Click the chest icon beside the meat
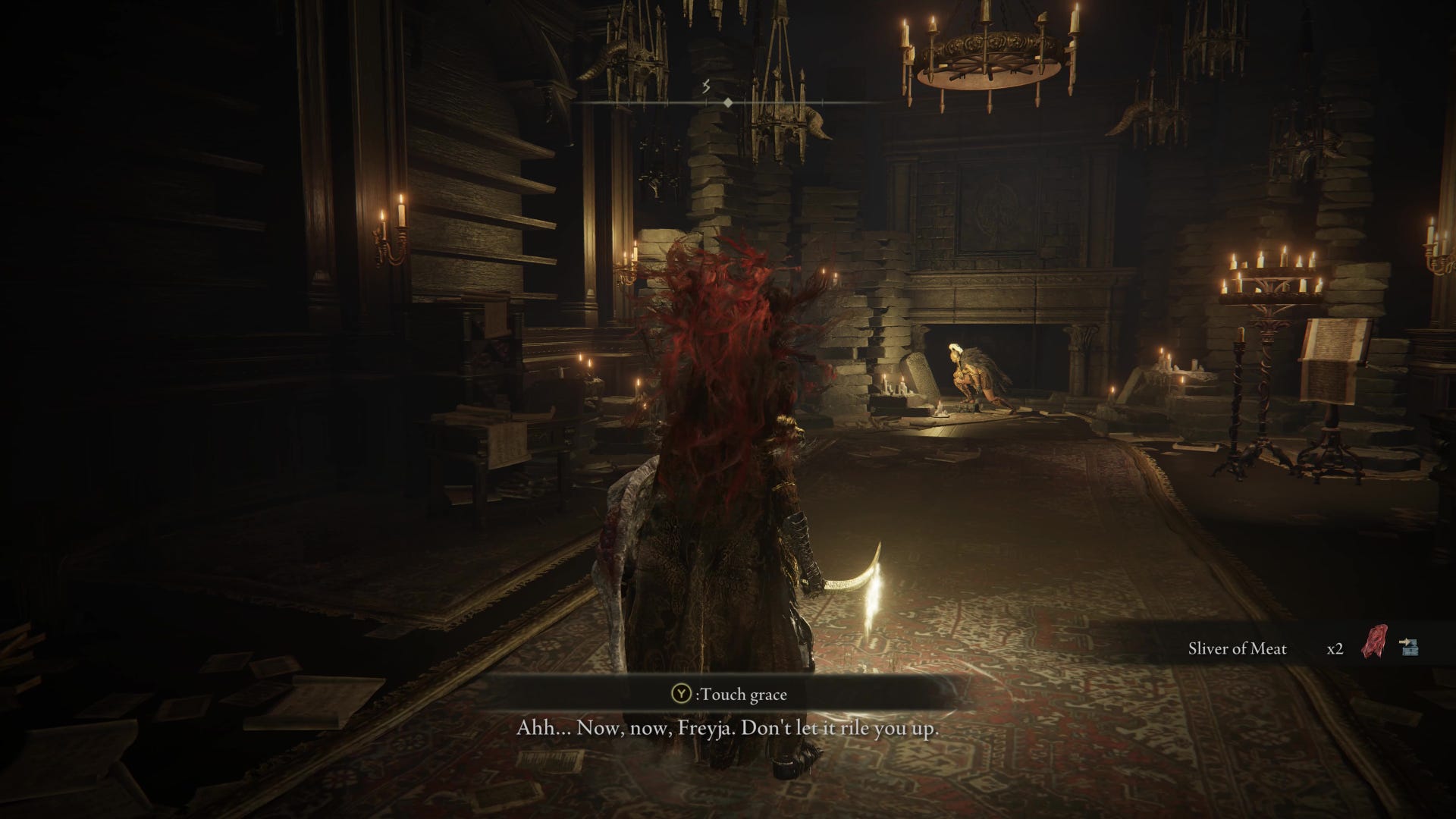Viewport: 1456px width, 819px height. 1409,646
